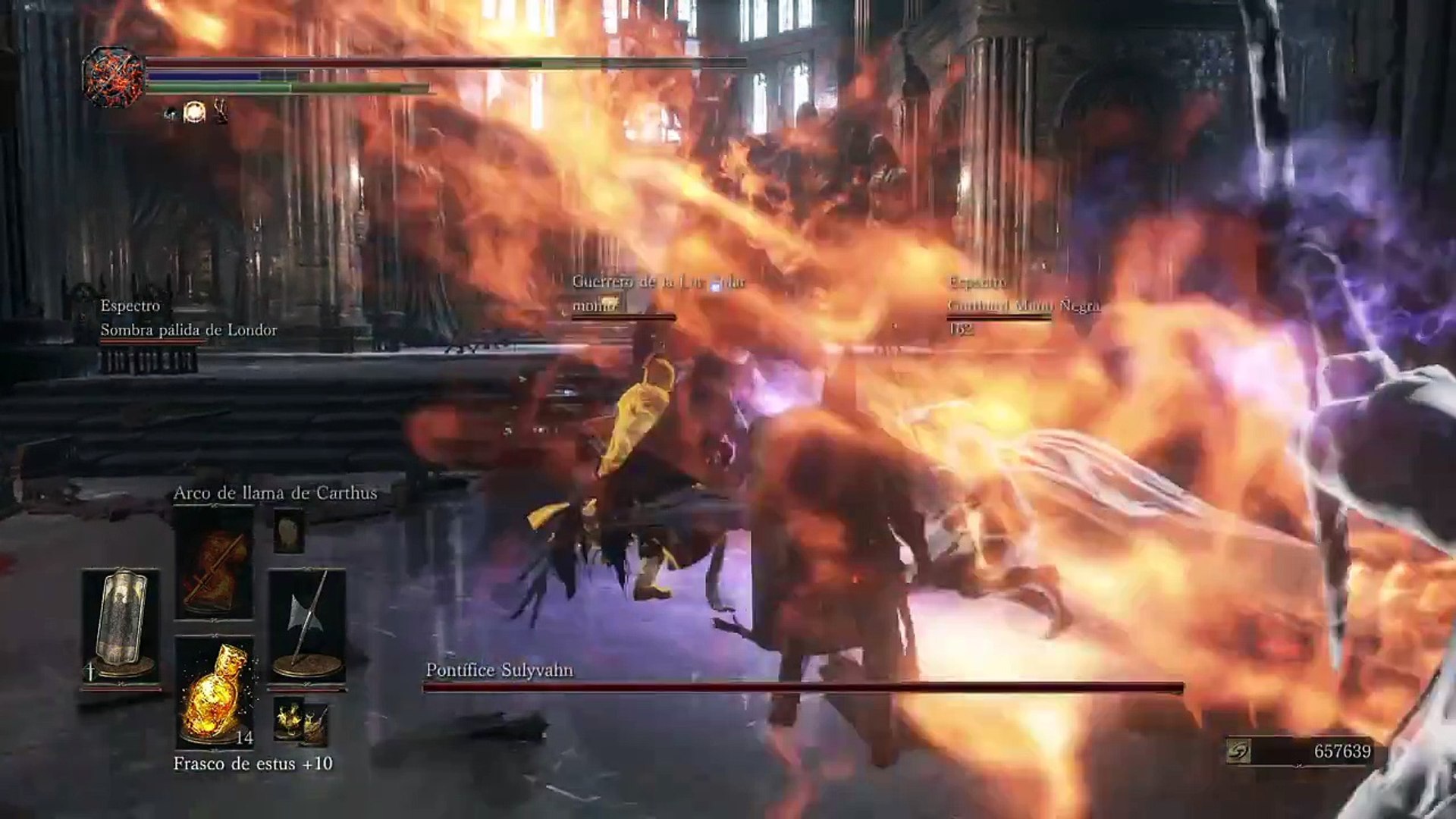Click the ember covenant emblem by the health bar
The height and width of the screenshot is (819, 1456).
pos(114,77)
